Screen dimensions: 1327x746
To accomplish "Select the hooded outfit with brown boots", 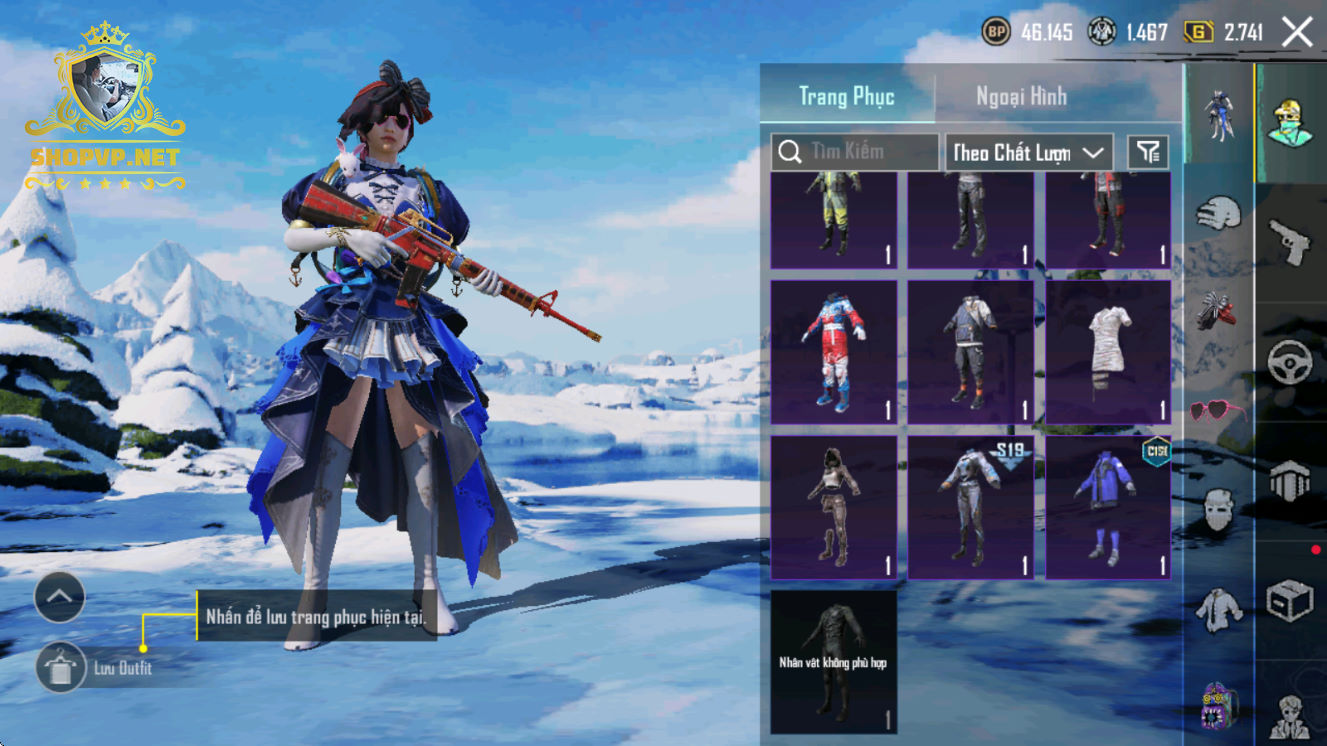I will tap(834, 507).
